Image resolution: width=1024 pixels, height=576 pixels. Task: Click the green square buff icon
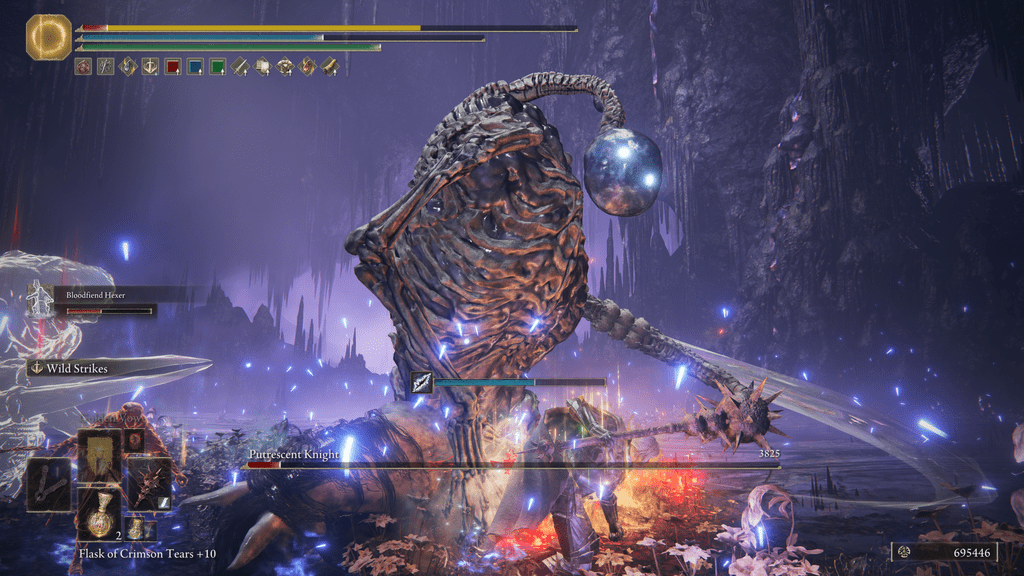(216, 67)
